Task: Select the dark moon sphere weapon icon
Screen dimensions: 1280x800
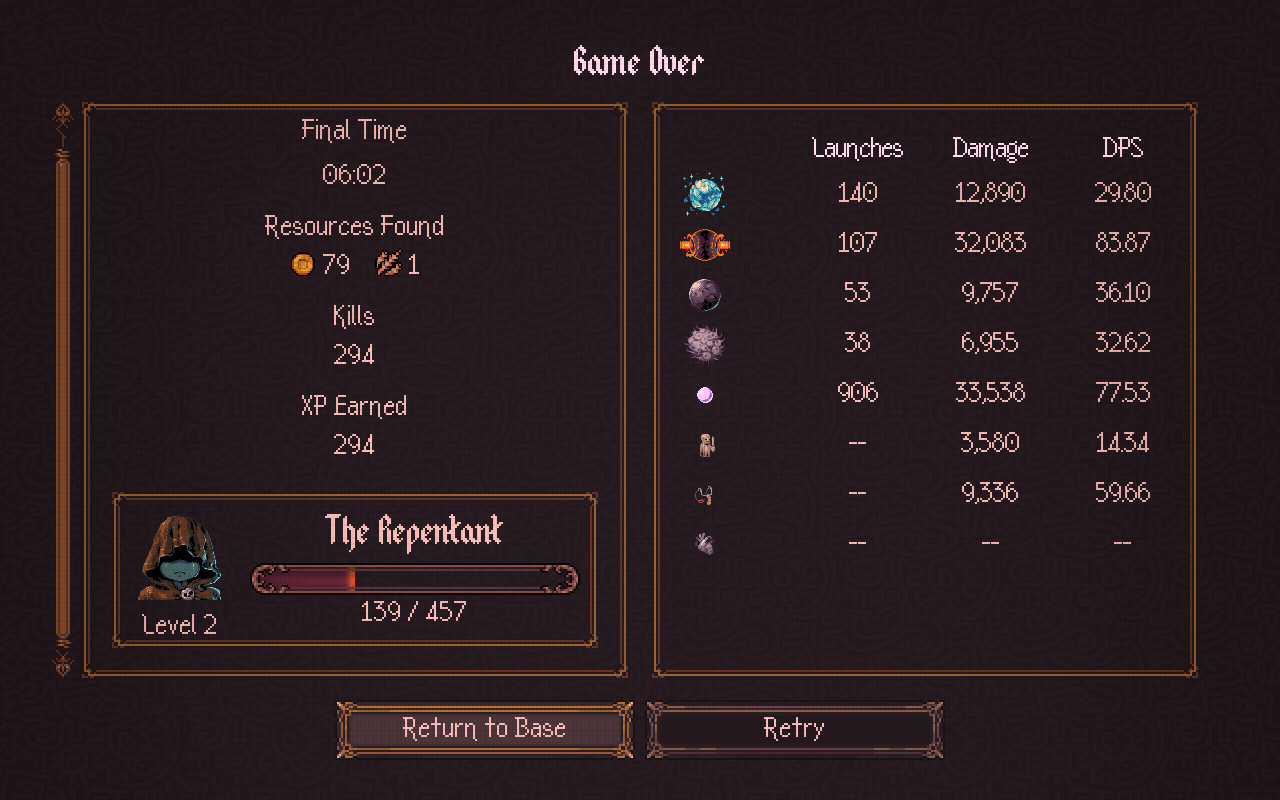Action: [704, 294]
